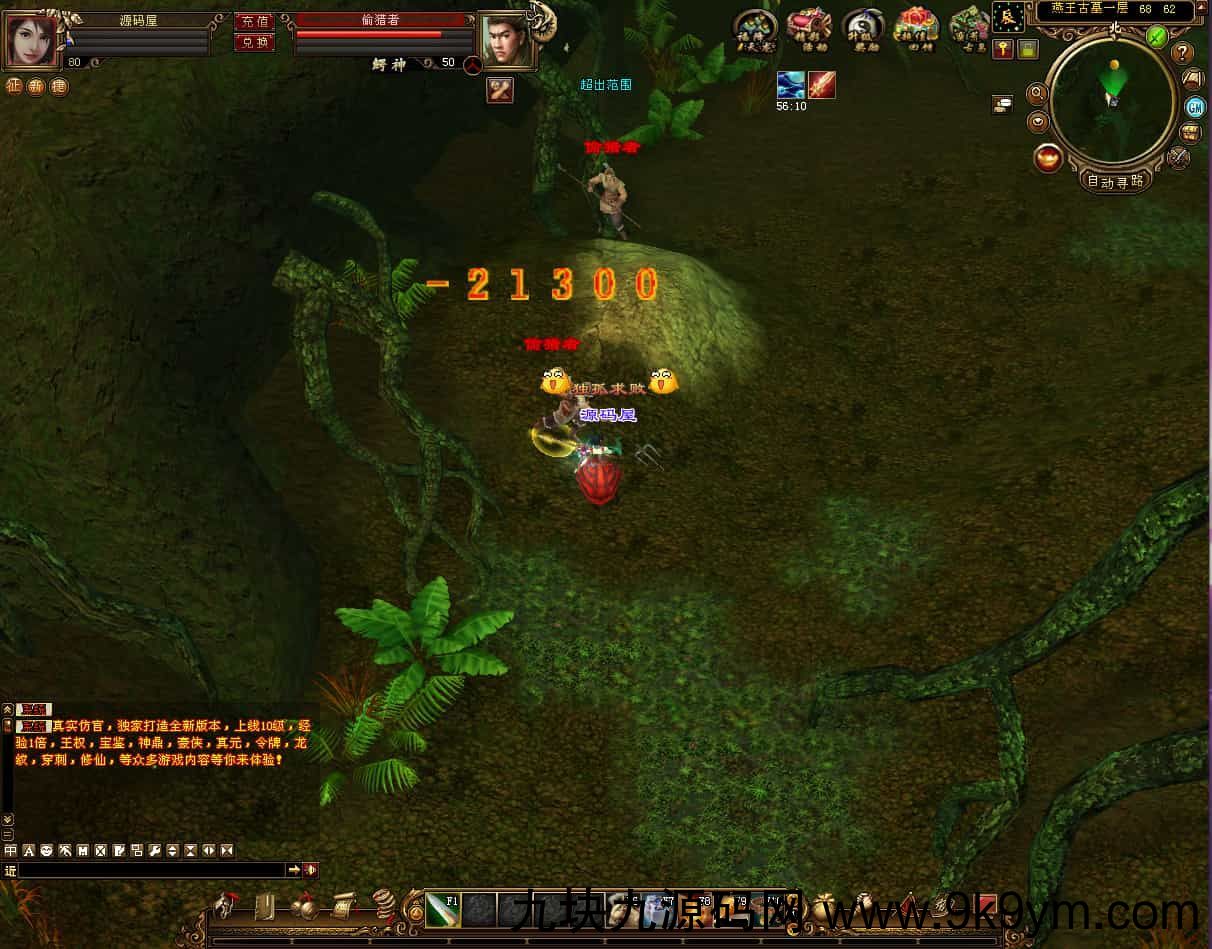Open the question mark help button
Screen dimensions: 1212x949
(x=1183, y=53)
